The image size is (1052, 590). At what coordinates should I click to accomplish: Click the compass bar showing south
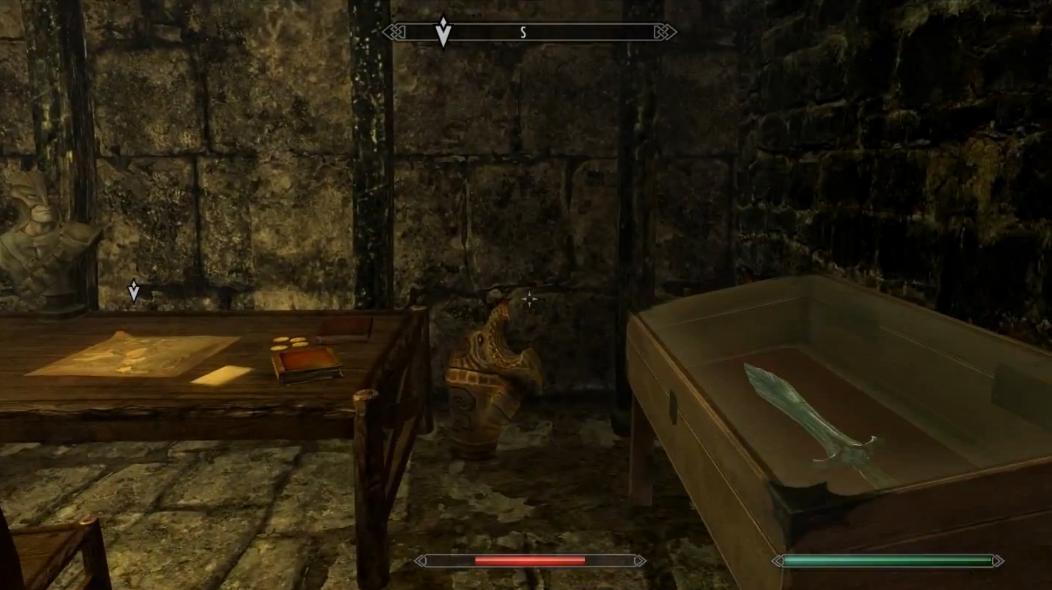(529, 32)
